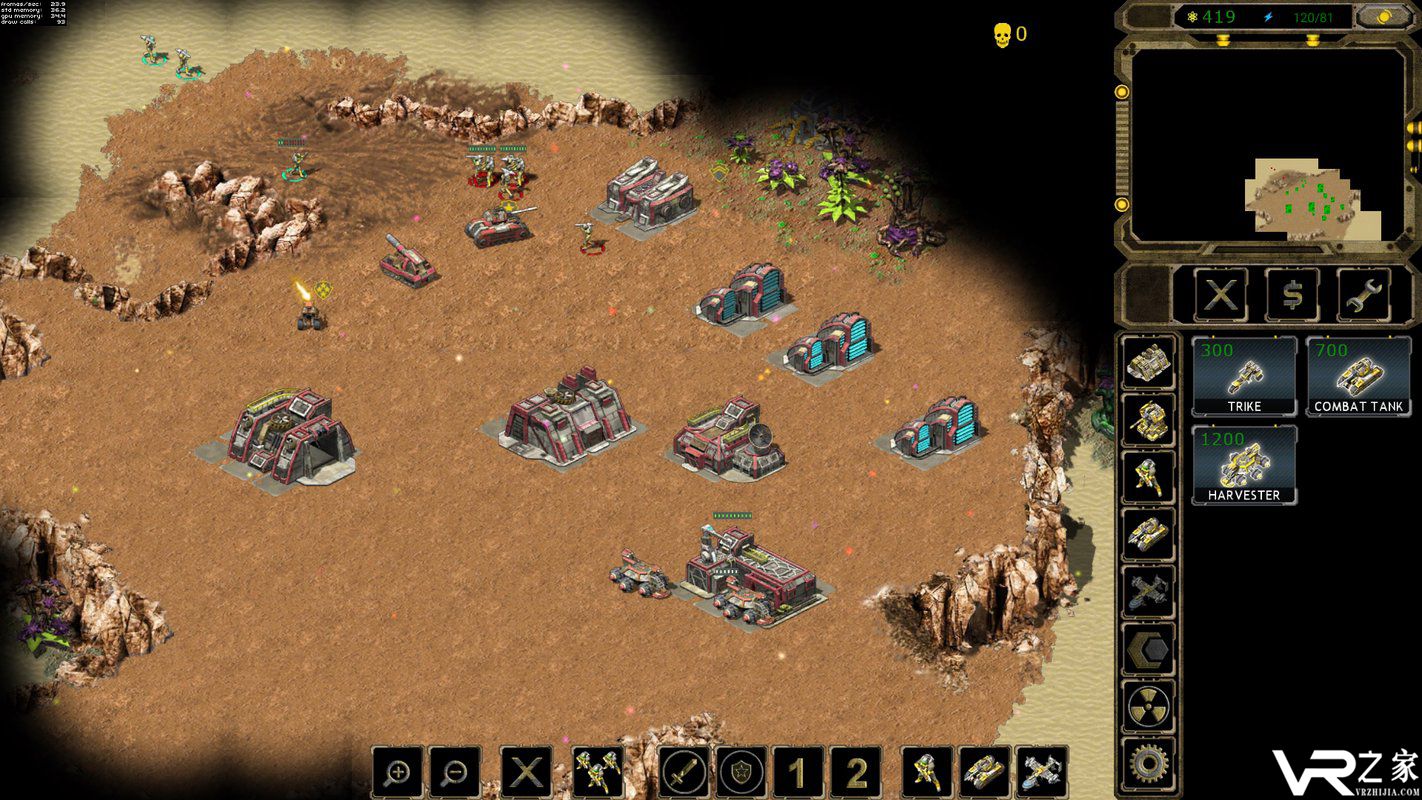Select the three-soldier squad icon
Screen dimensions: 1422x800
pos(598,772)
